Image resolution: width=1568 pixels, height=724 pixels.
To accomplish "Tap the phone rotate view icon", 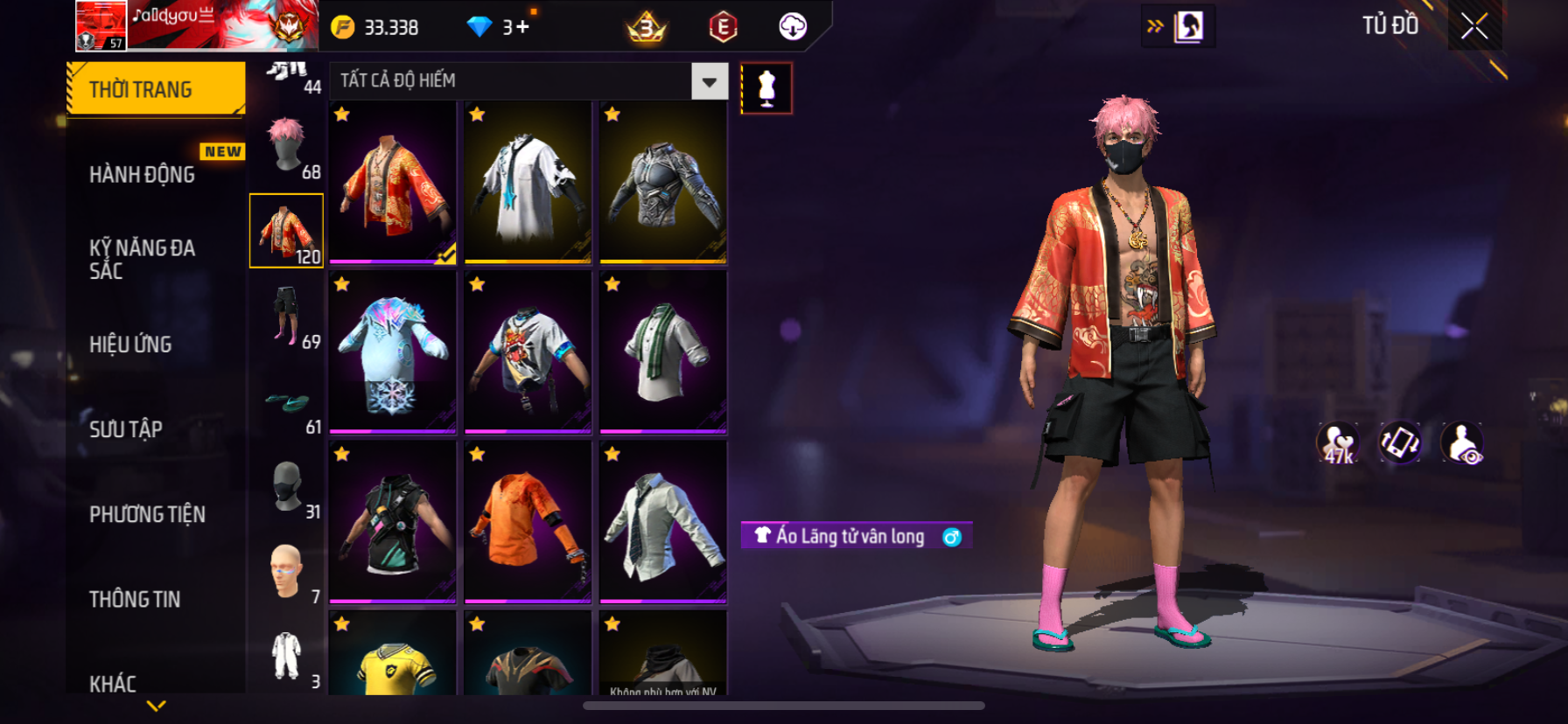I will pos(1399,442).
